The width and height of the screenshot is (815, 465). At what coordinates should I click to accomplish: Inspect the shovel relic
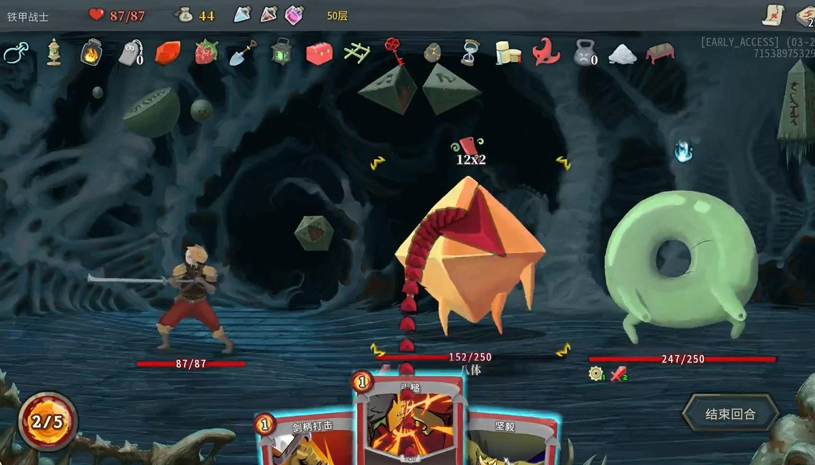pos(243,53)
